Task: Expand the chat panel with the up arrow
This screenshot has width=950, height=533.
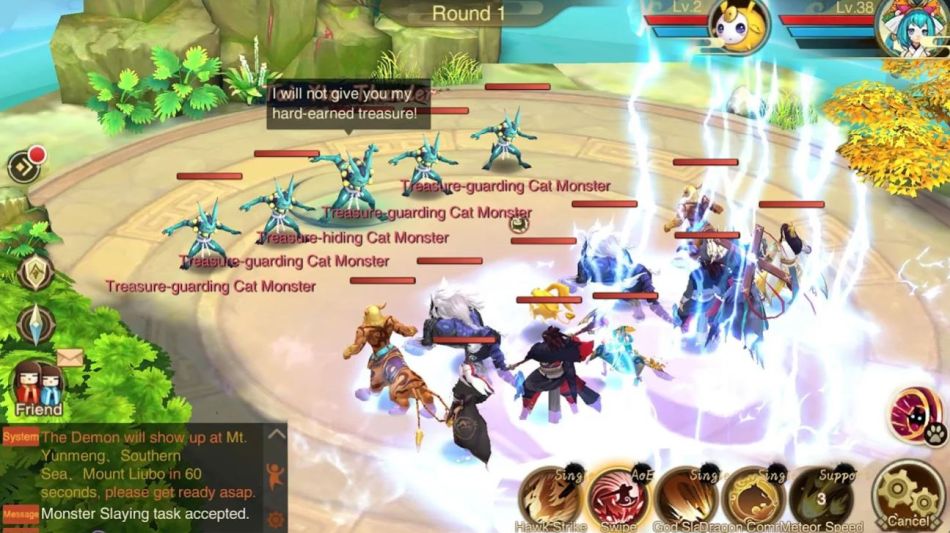Action: tap(276, 434)
